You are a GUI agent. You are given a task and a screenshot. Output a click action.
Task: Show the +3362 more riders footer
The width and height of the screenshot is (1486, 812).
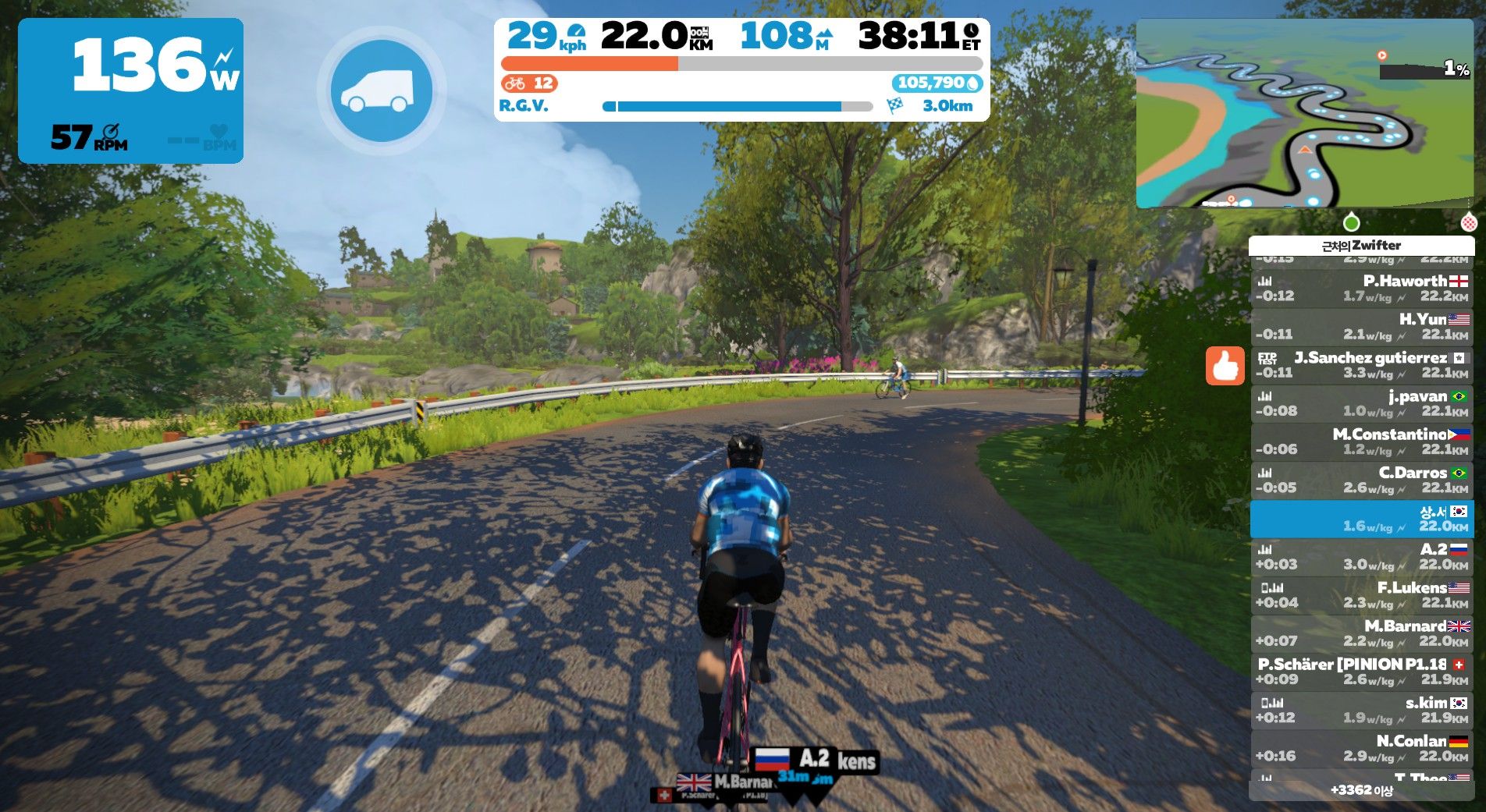click(x=1361, y=790)
